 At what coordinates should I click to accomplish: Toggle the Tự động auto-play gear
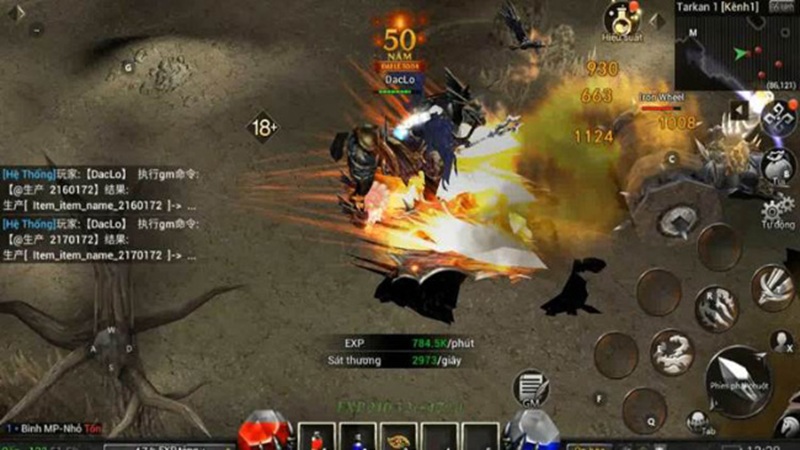coord(775,212)
